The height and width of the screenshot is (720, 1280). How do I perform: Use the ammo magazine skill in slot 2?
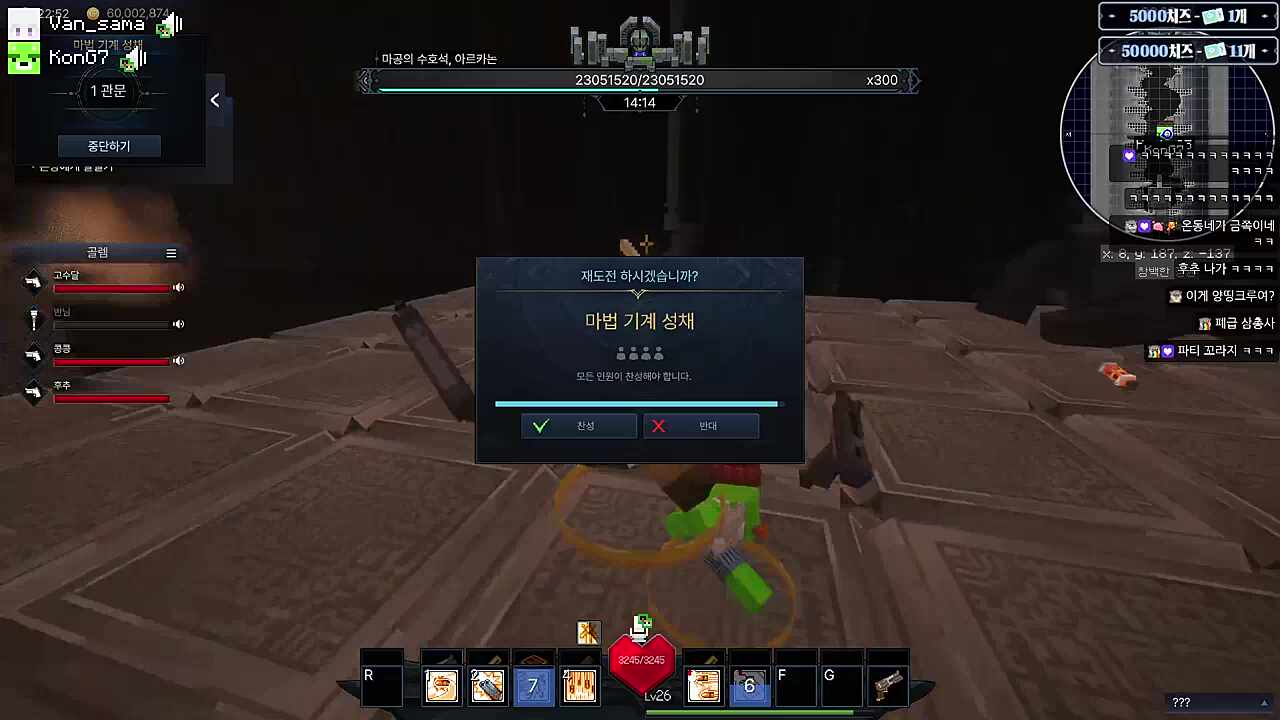tap(488, 686)
